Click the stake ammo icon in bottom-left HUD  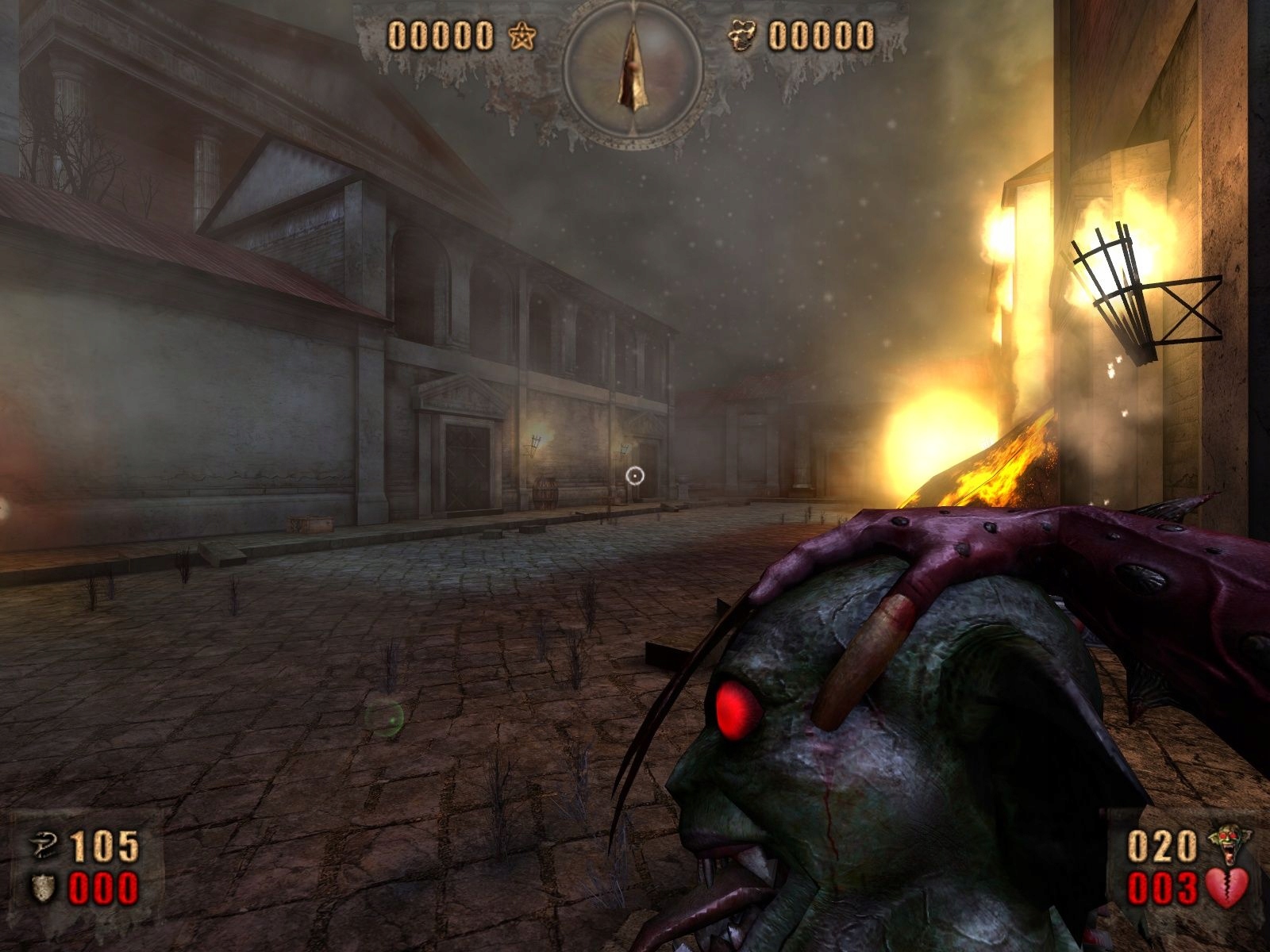point(44,845)
